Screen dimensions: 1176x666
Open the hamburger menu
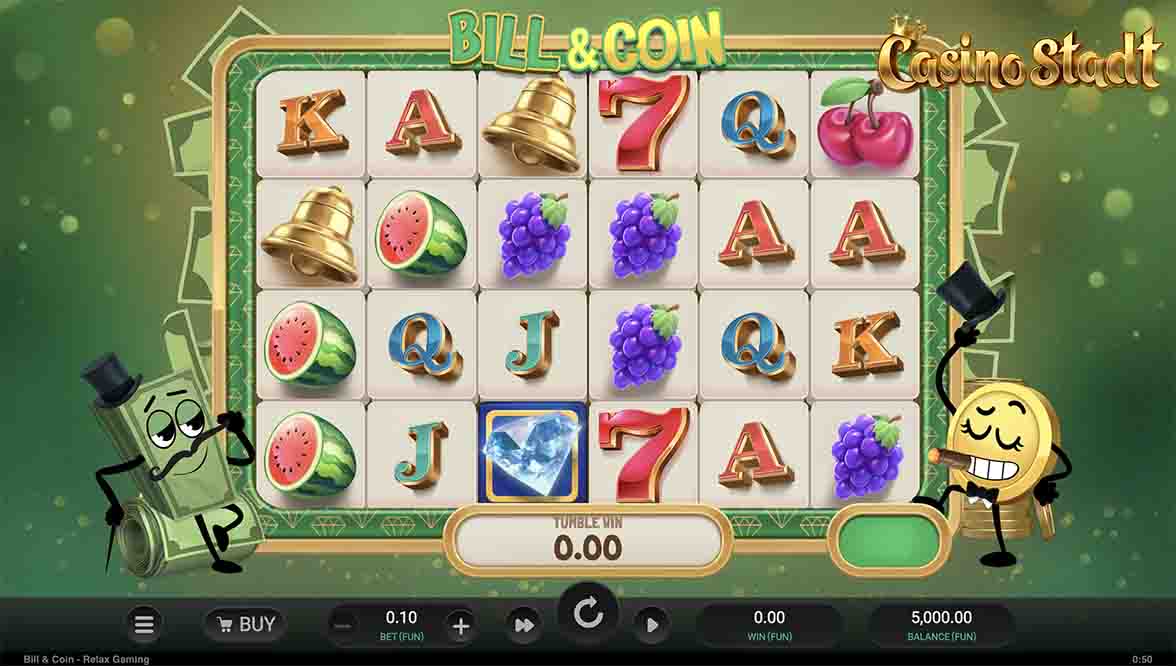click(144, 625)
